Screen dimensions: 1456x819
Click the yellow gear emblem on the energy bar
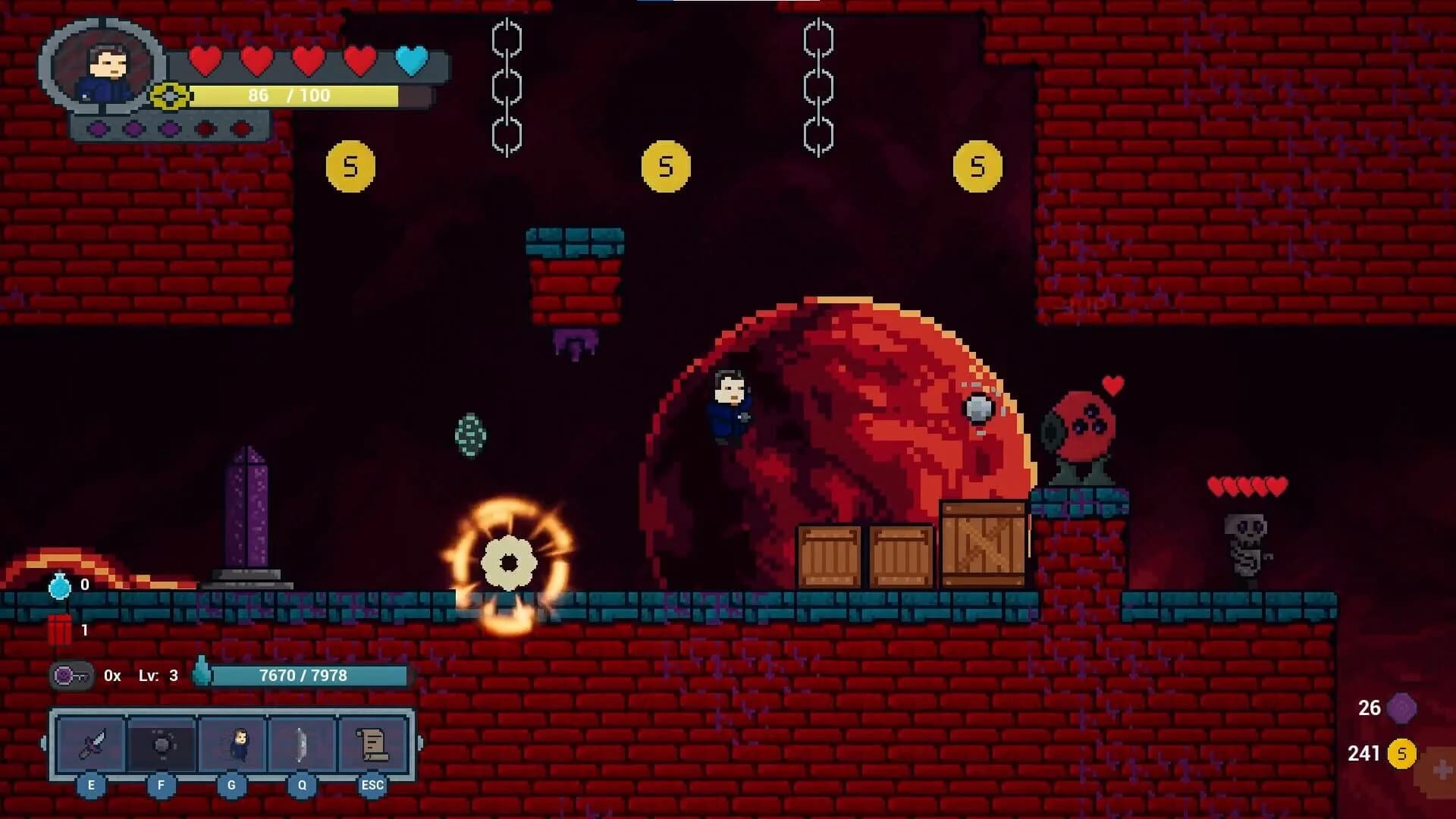168,96
